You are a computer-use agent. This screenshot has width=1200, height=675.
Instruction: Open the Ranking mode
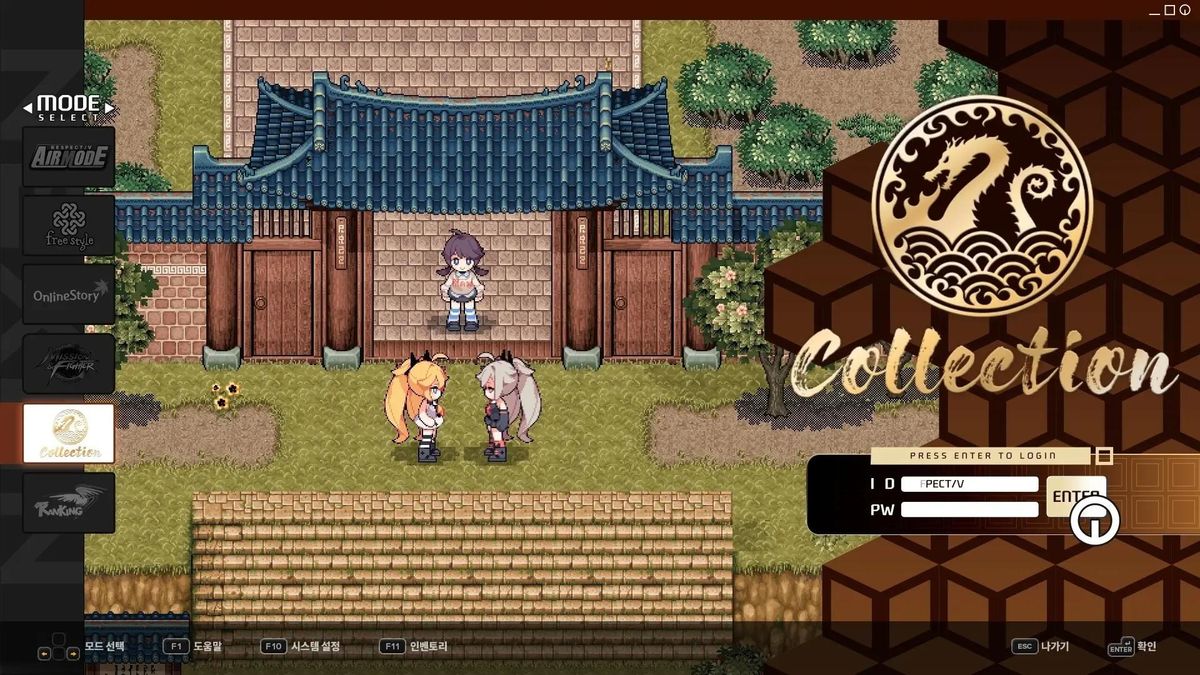click(68, 502)
